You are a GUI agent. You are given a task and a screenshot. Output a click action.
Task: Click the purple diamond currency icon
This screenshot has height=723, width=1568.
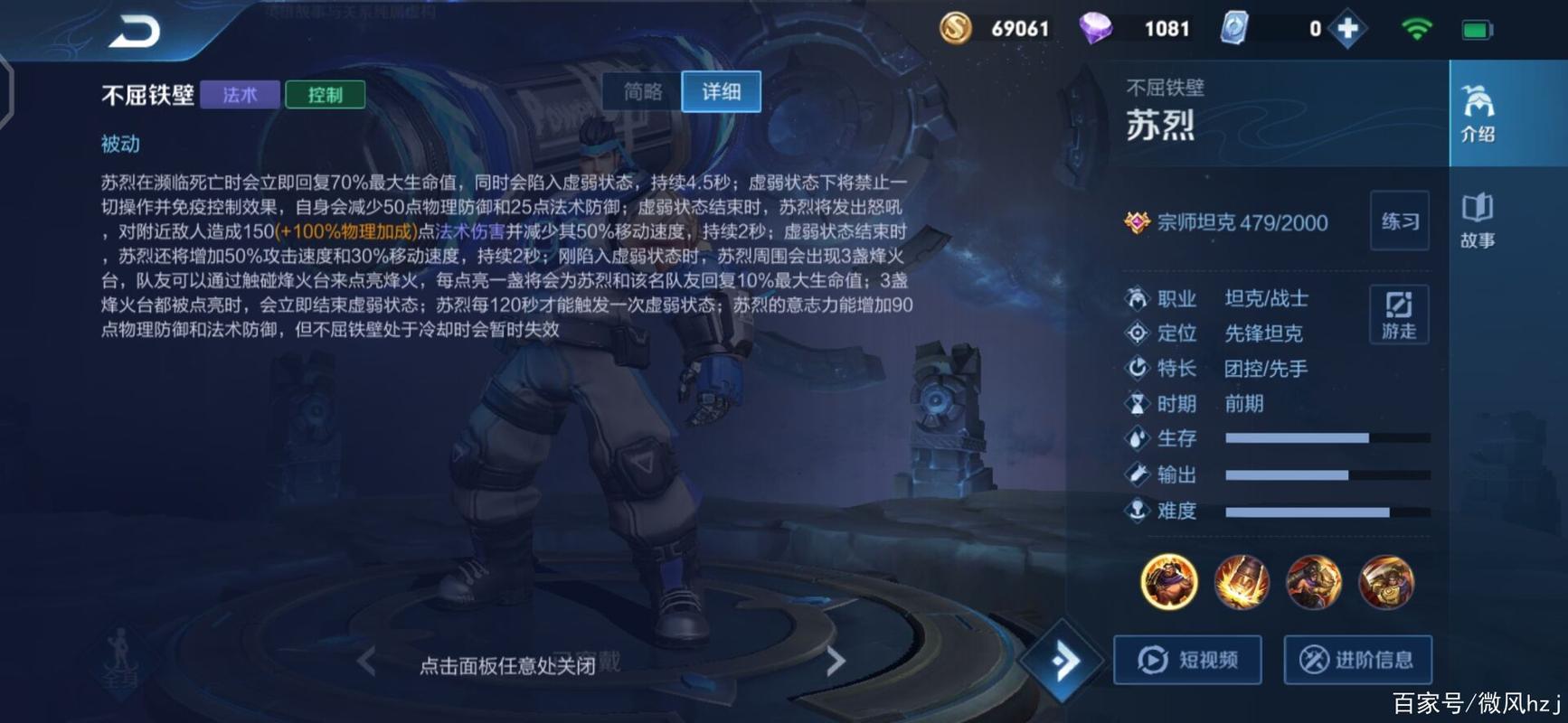[1096, 28]
